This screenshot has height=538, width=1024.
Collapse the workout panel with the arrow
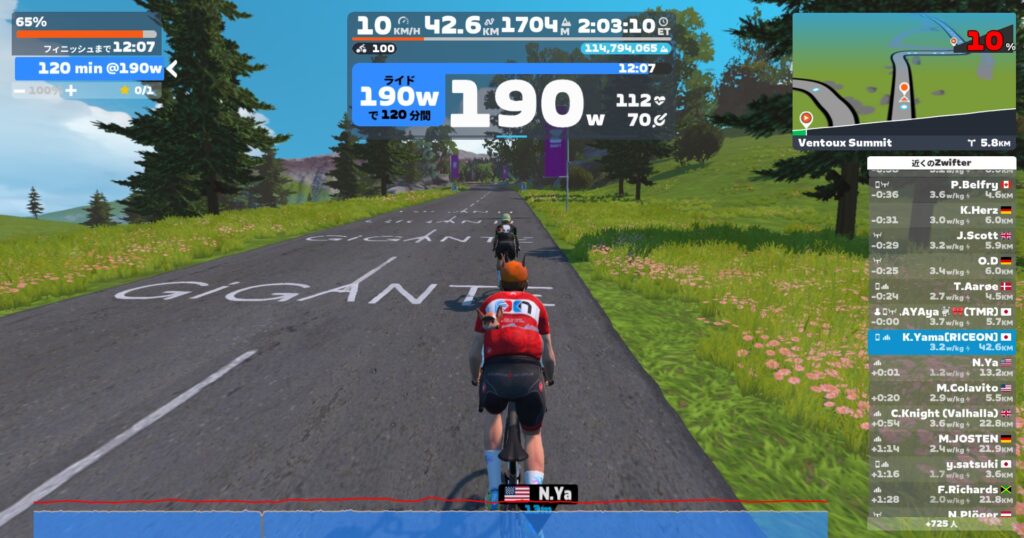tap(172, 68)
